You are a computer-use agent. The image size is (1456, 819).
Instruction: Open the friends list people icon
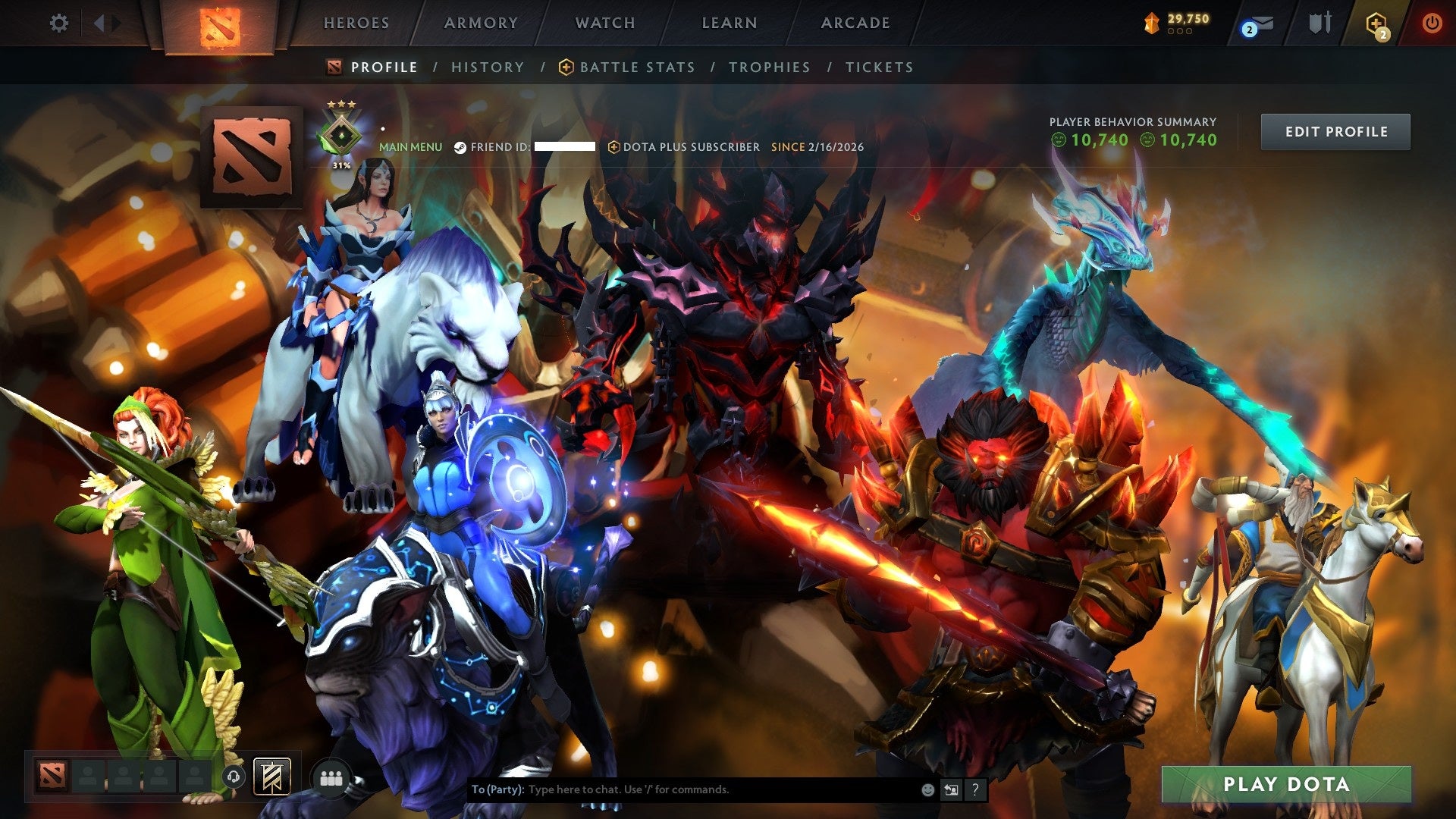tap(330, 777)
